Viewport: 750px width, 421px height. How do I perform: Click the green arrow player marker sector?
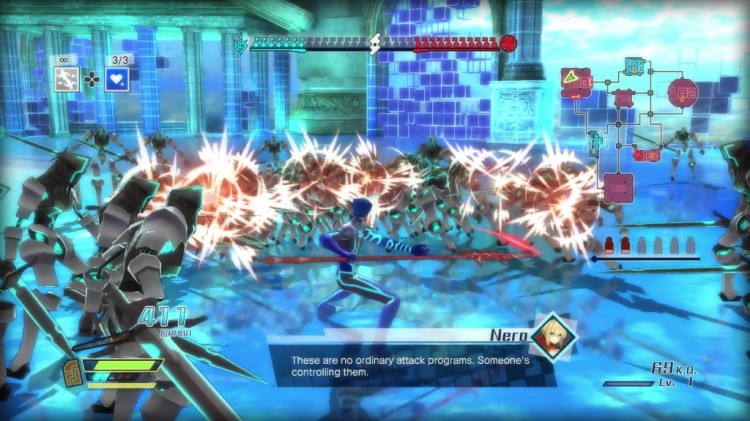[576, 80]
